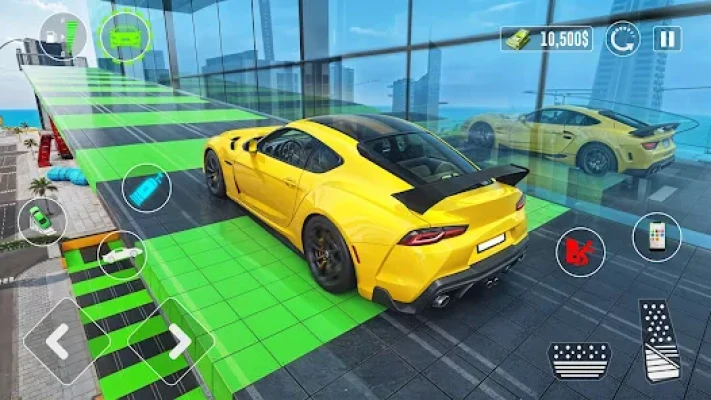
Task: Select the green car in dashed circle
Action: (x=125, y=37)
